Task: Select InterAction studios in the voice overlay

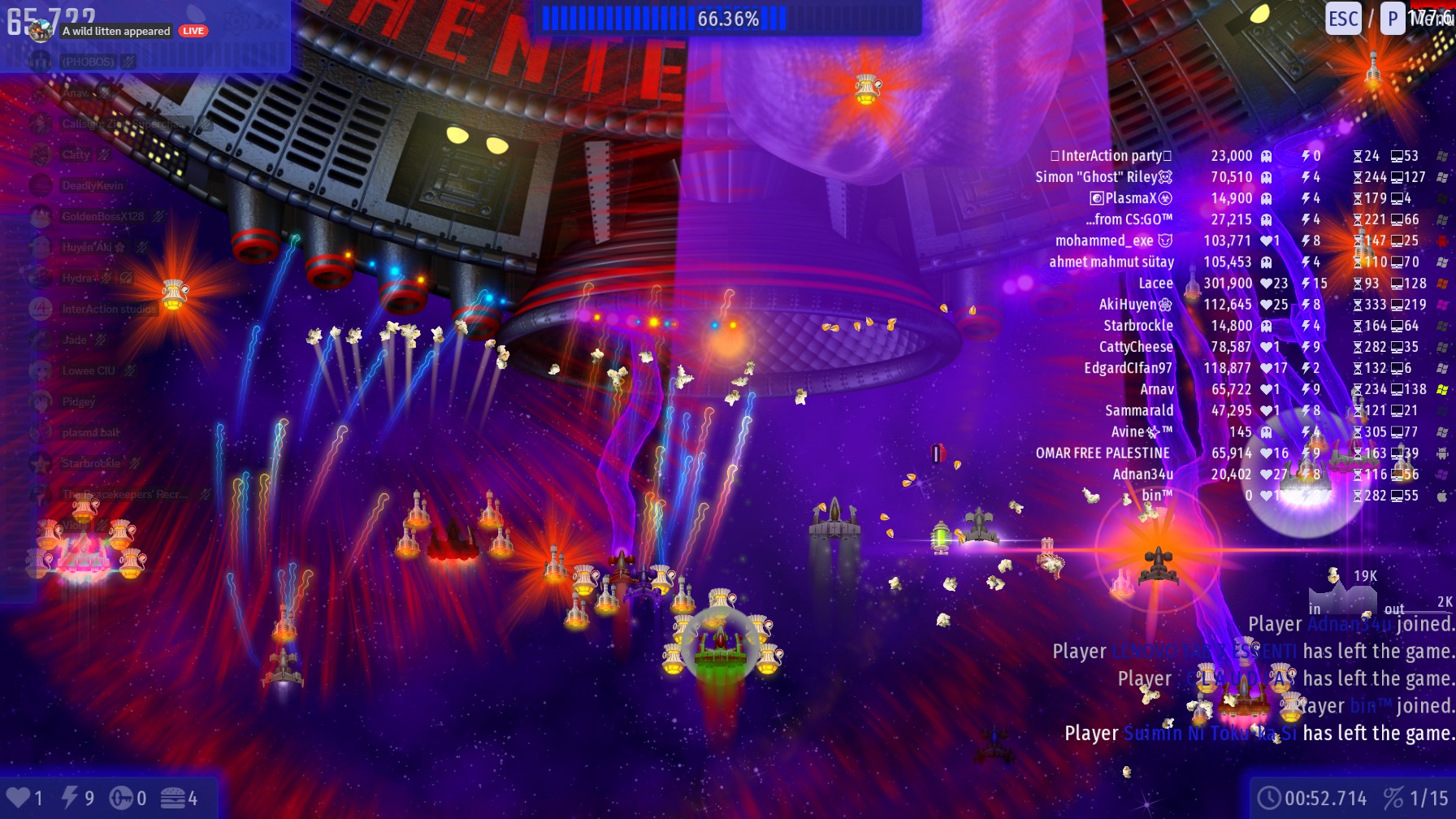Action: 109,309
